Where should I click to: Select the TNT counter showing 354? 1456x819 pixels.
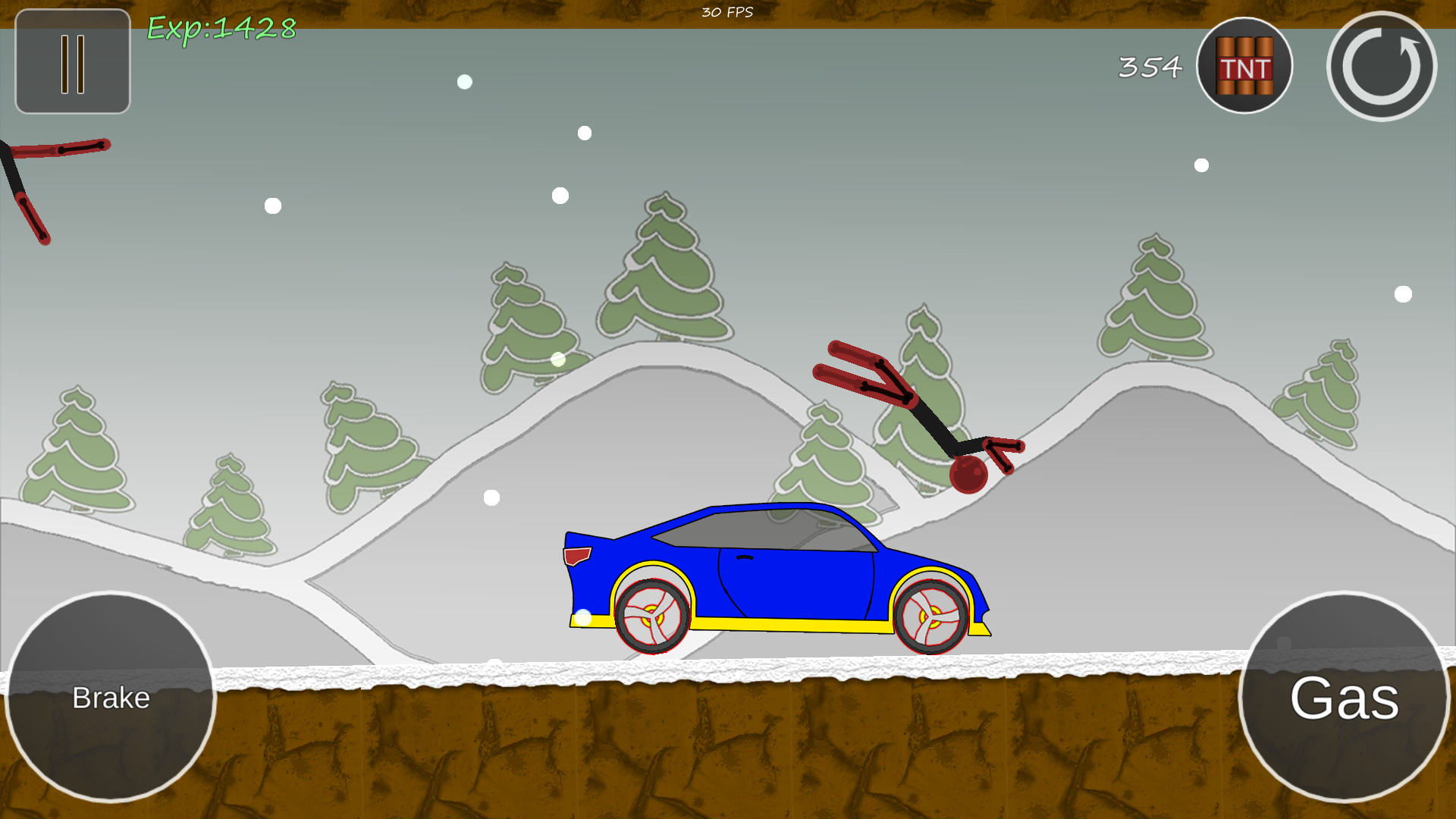pos(1149,67)
